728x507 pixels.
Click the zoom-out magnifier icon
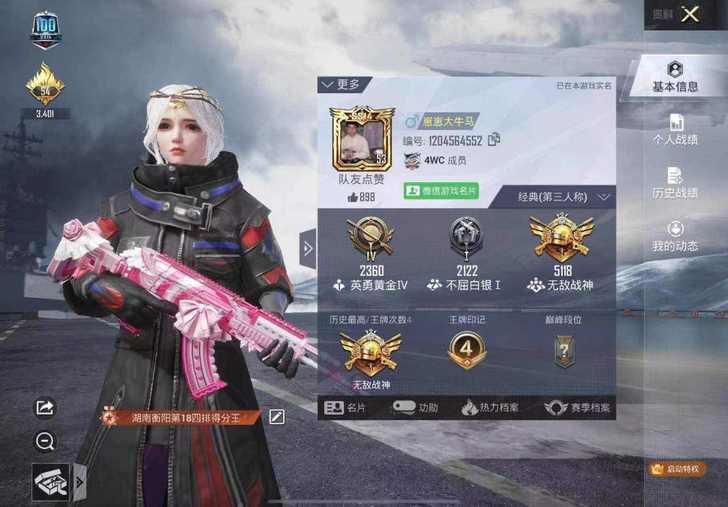(x=45, y=440)
